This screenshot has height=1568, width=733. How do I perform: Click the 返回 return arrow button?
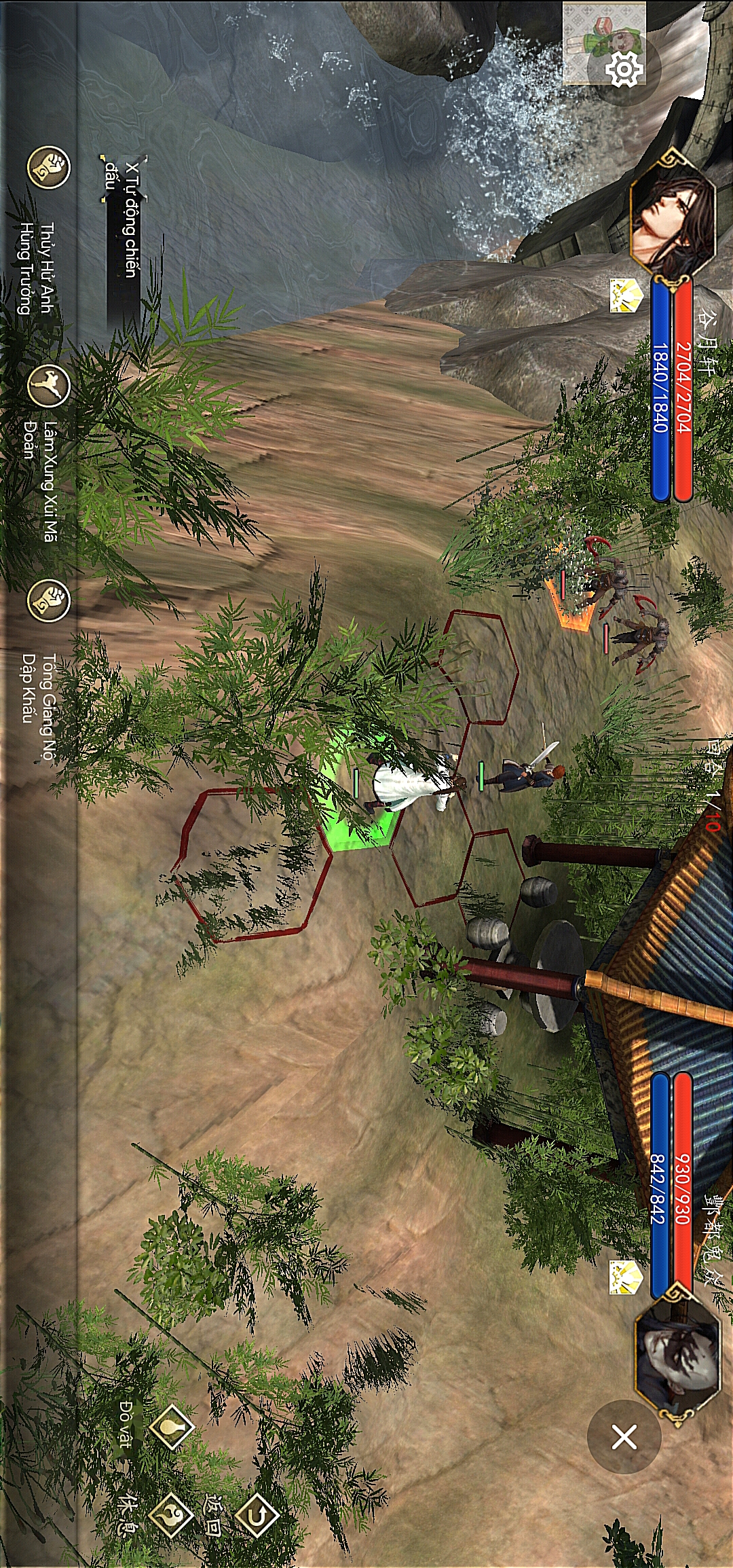coord(257,1515)
